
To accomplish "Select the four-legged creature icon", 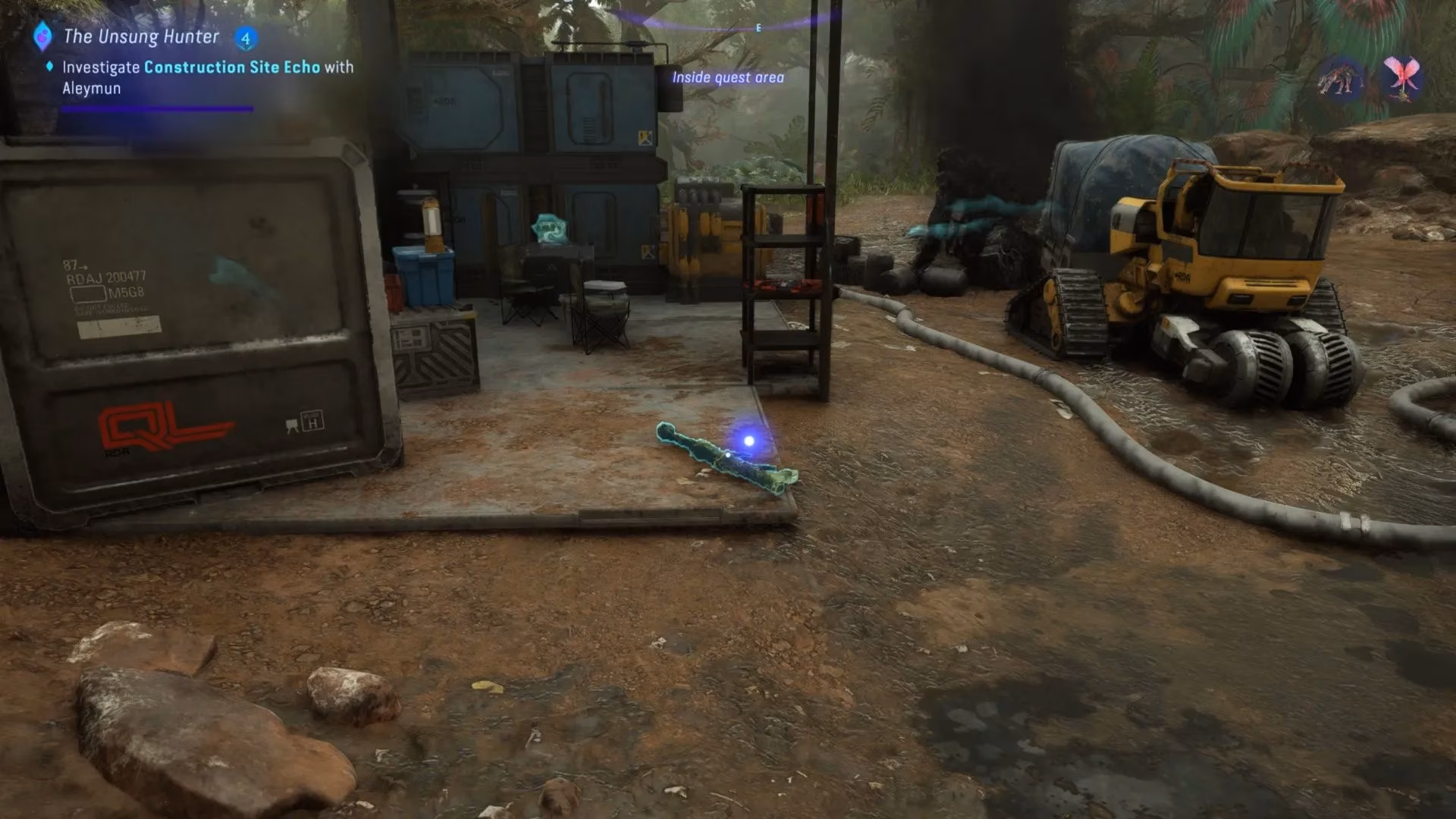I will pyautogui.click(x=1340, y=77).
